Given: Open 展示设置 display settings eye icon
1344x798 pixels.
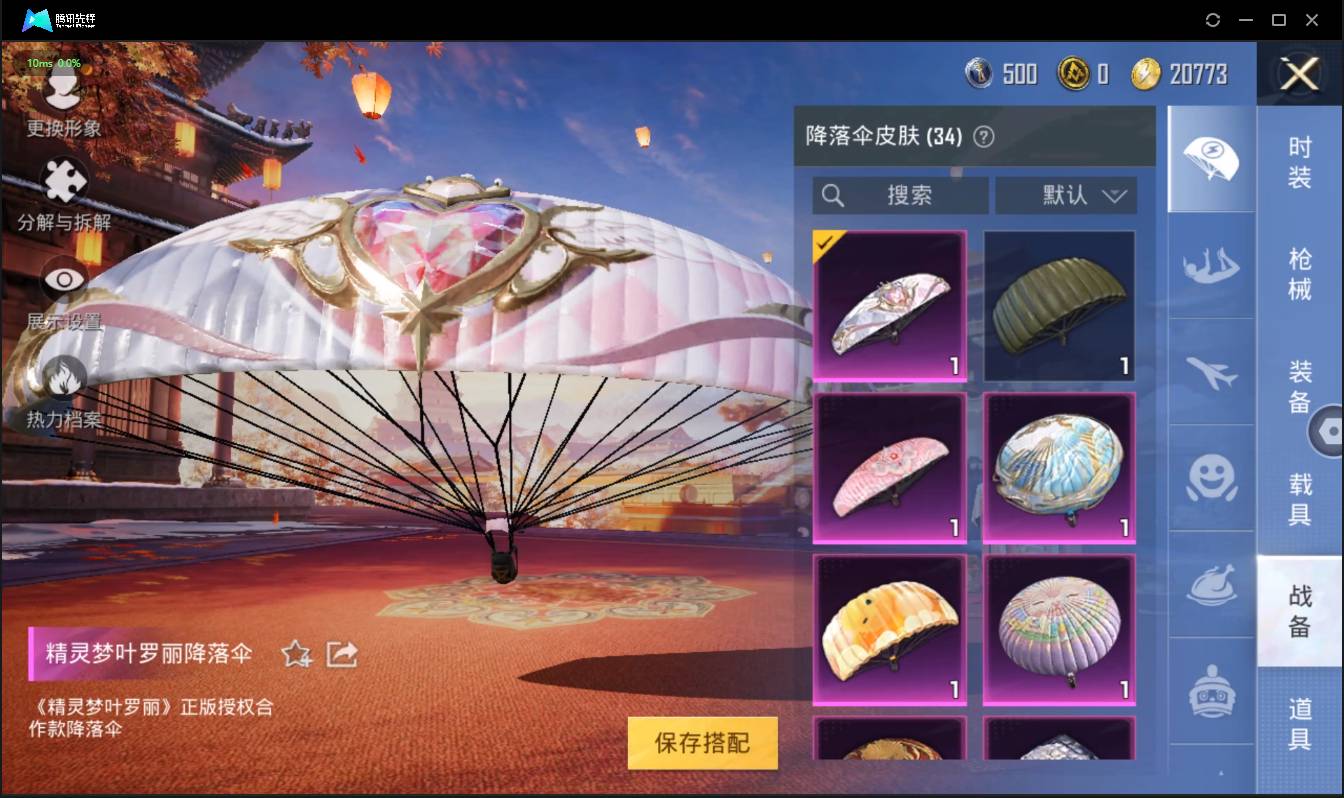Looking at the screenshot, I should pyautogui.click(x=62, y=280).
